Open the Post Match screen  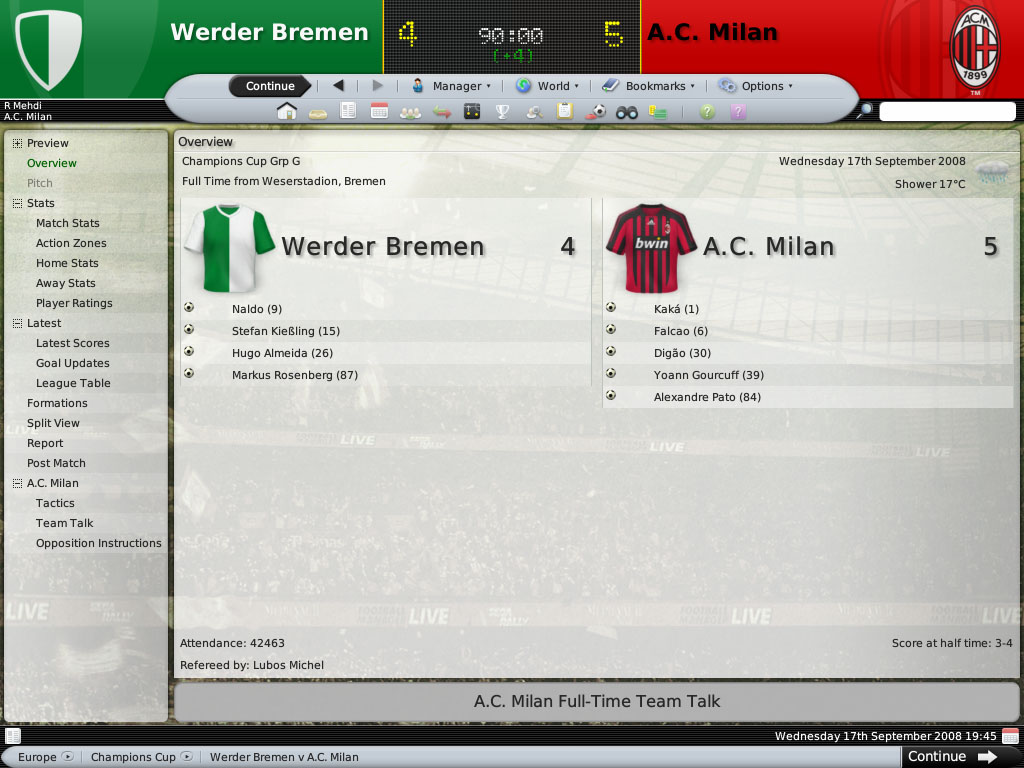pos(56,463)
